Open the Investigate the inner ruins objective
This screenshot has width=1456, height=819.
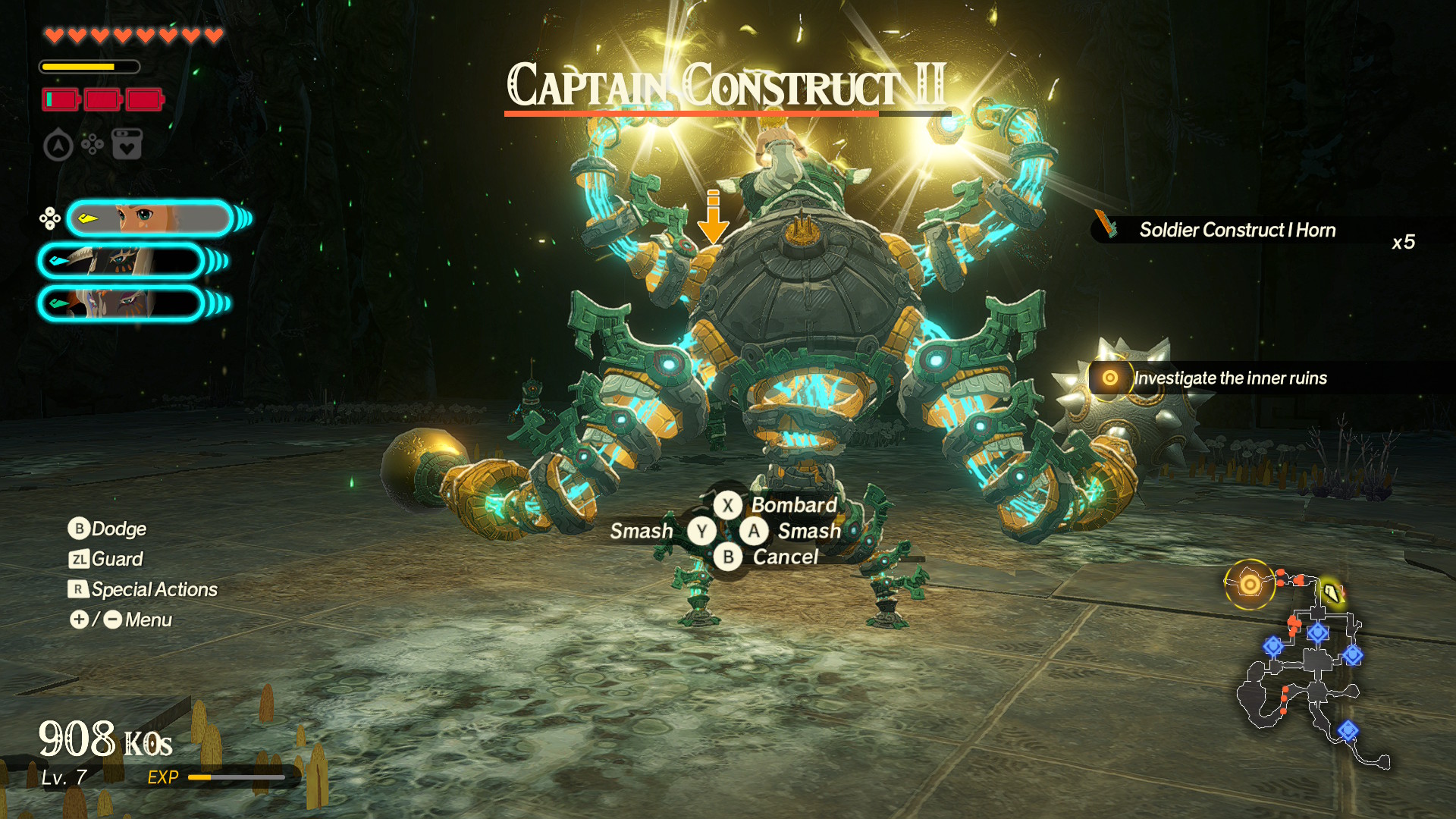(x=1228, y=378)
